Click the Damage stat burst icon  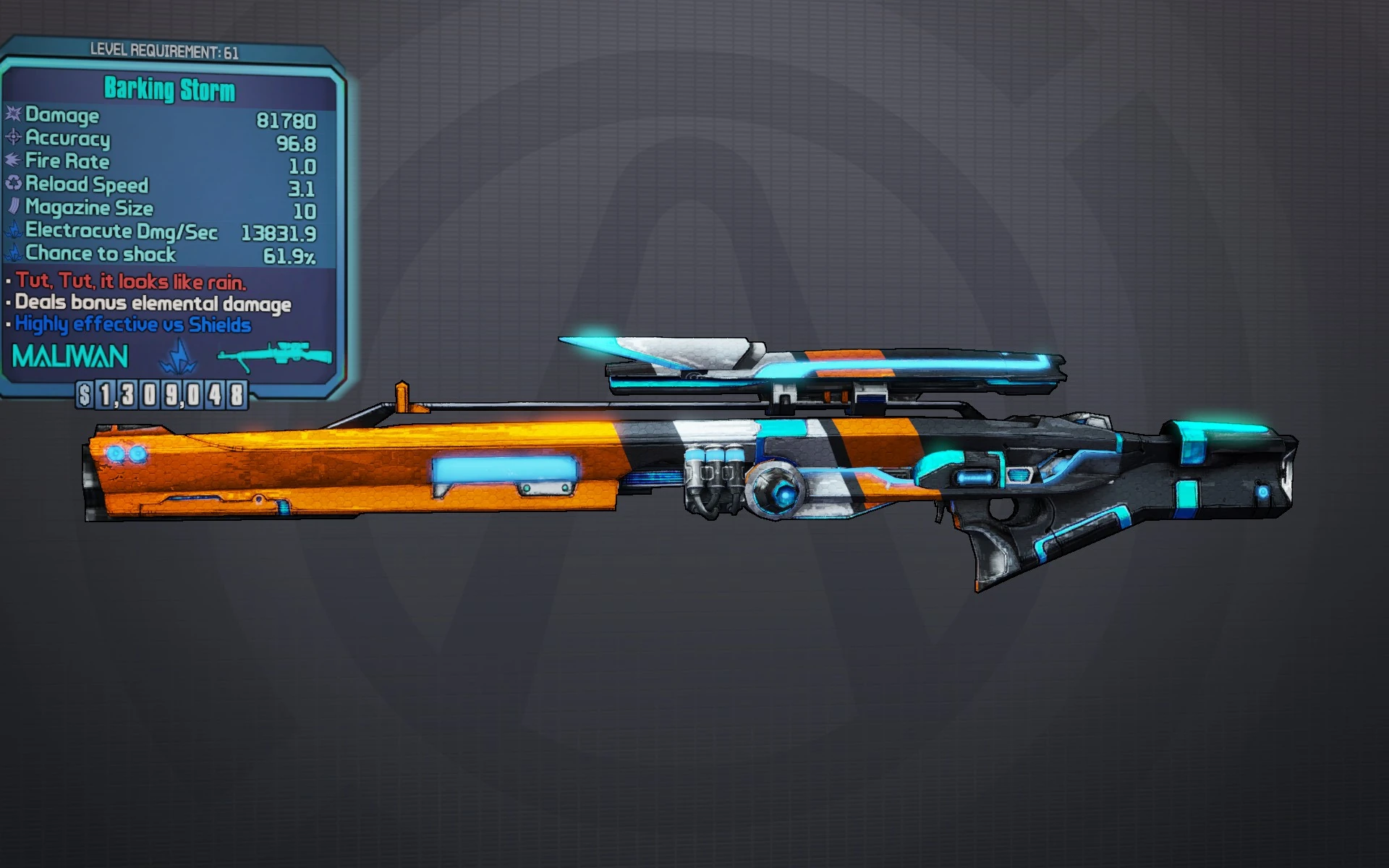point(13,116)
